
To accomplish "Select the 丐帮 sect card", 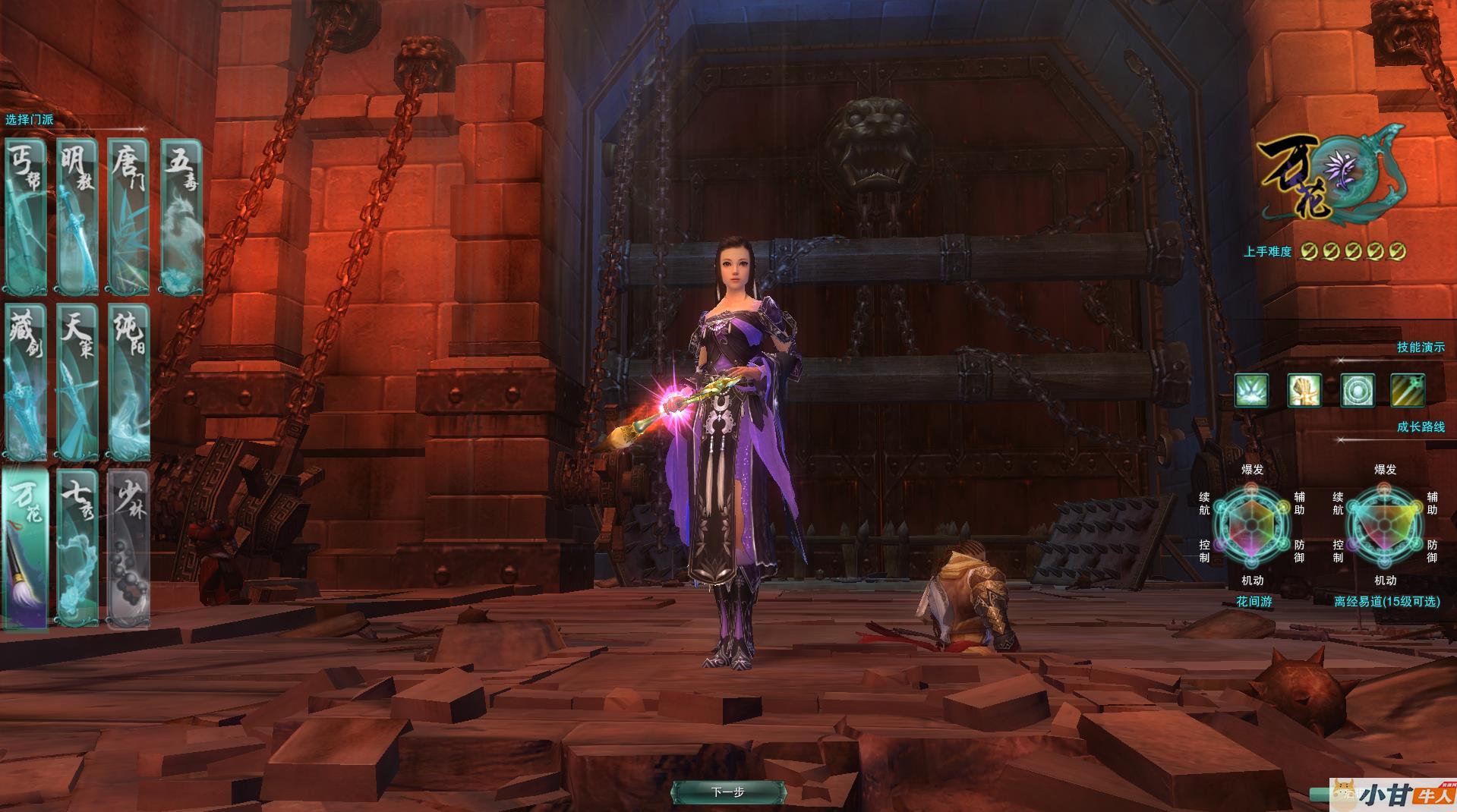I will [x=26, y=216].
